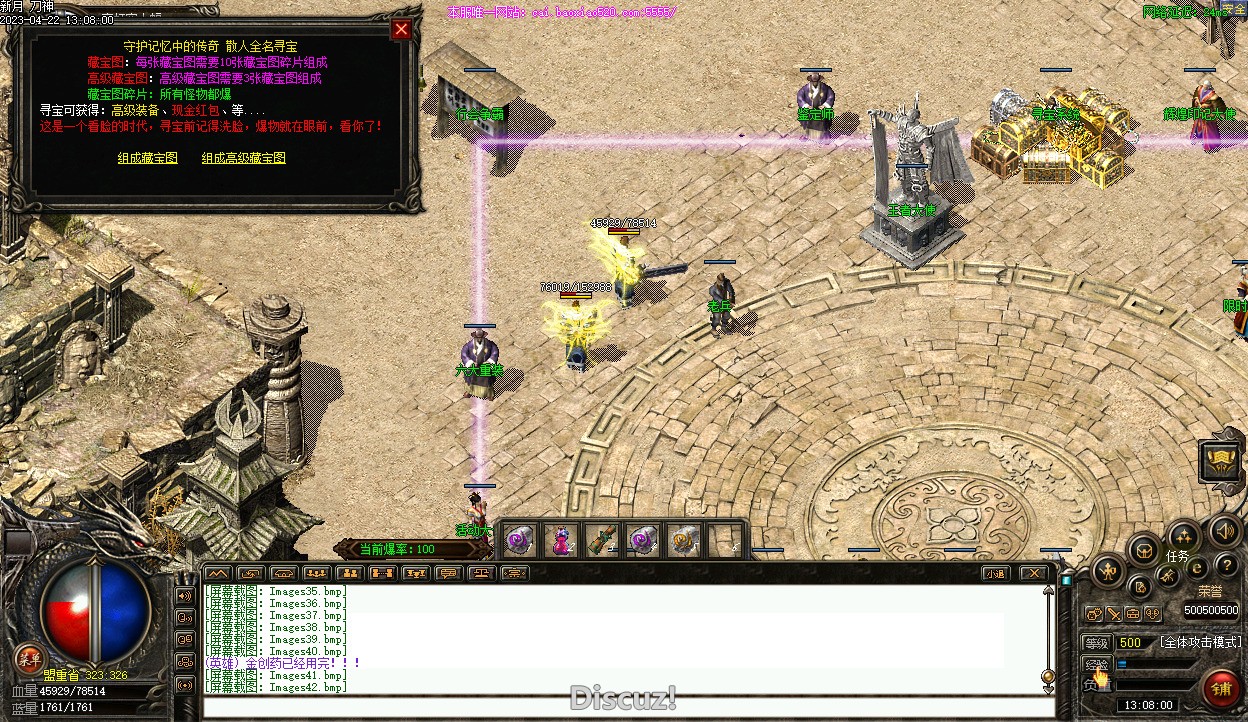The height and width of the screenshot is (722, 1248).
Task: Select the red potion hotbar slot
Action: click(562, 541)
